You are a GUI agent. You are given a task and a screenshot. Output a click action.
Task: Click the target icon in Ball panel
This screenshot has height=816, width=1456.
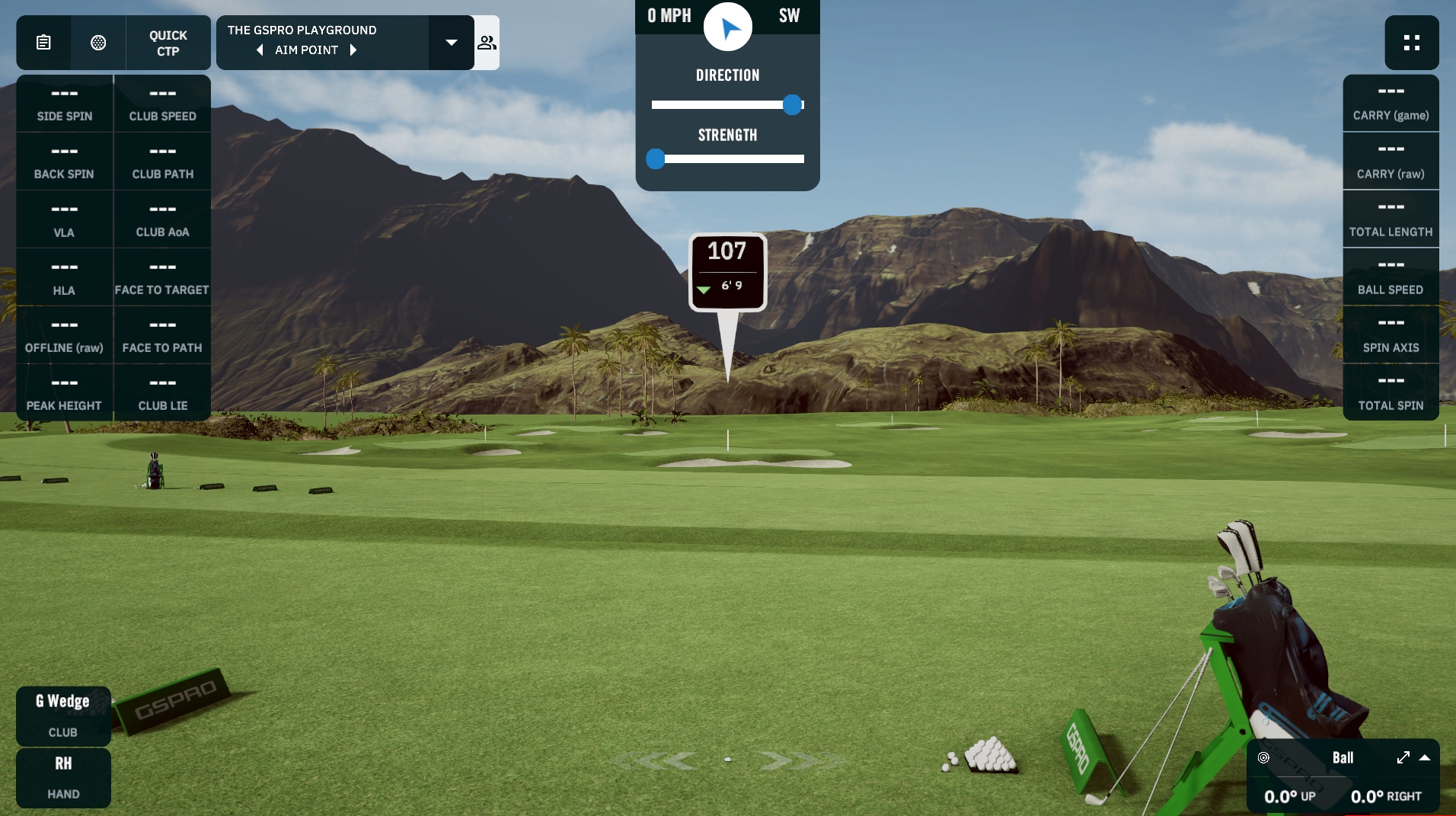[1263, 757]
